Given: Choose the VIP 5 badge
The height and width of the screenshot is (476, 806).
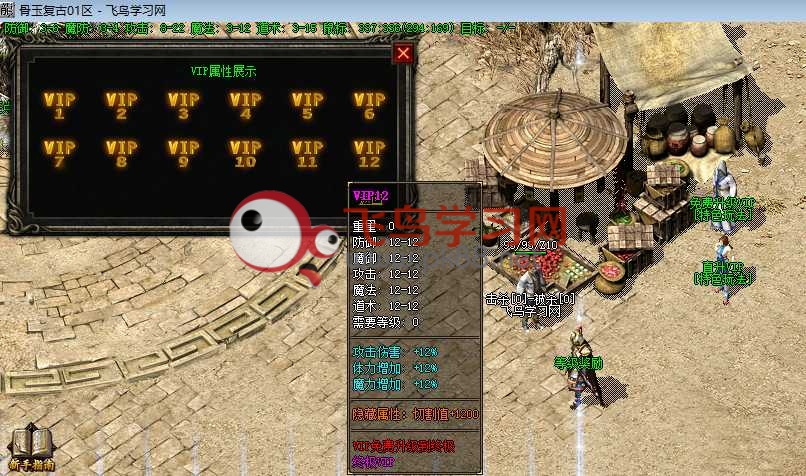Looking at the screenshot, I should 308,105.
